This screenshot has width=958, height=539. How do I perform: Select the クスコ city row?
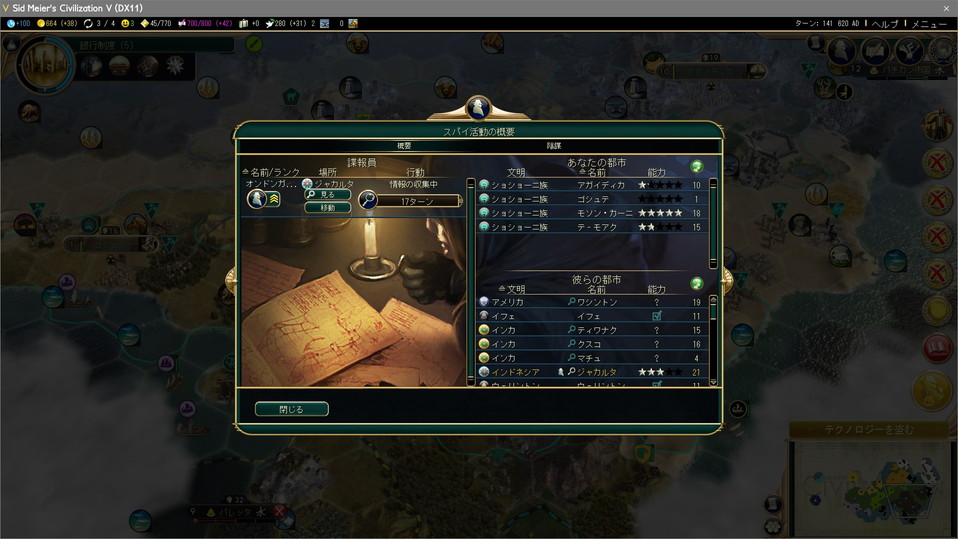pyautogui.click(x=595, y=344)
